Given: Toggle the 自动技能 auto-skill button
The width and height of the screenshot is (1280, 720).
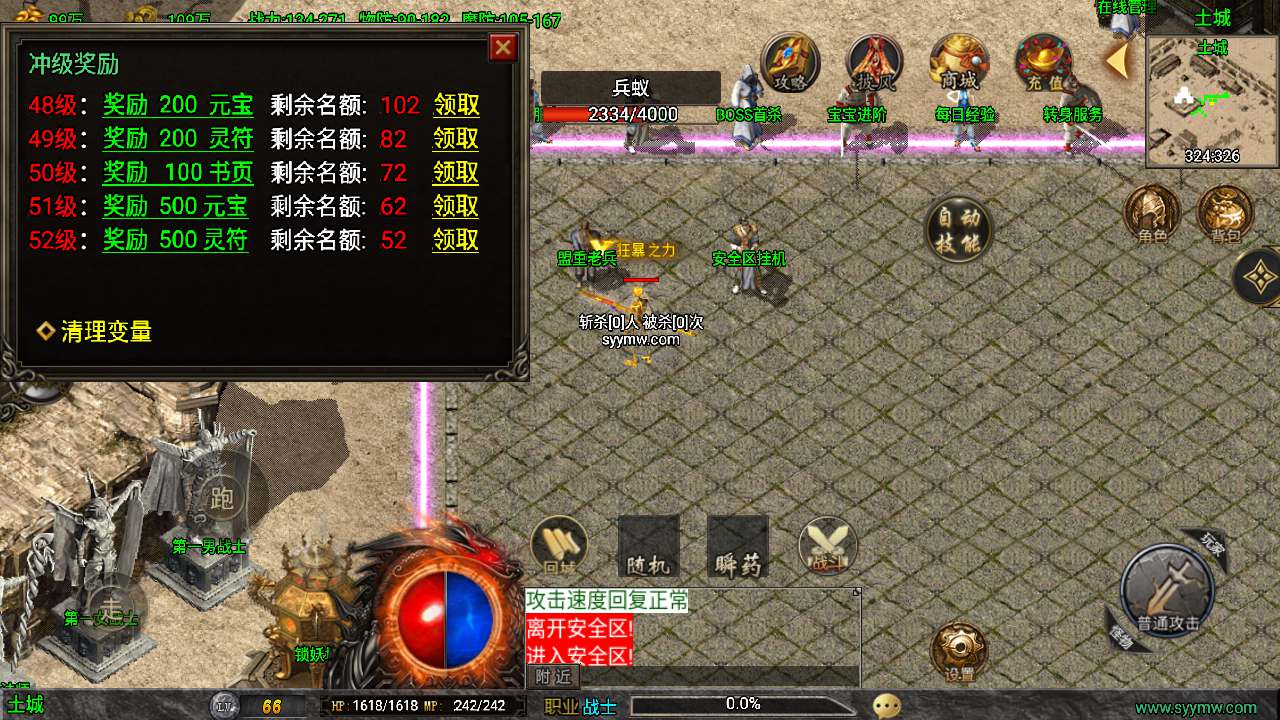Looking at the screenshot, I should click(958, 229).
